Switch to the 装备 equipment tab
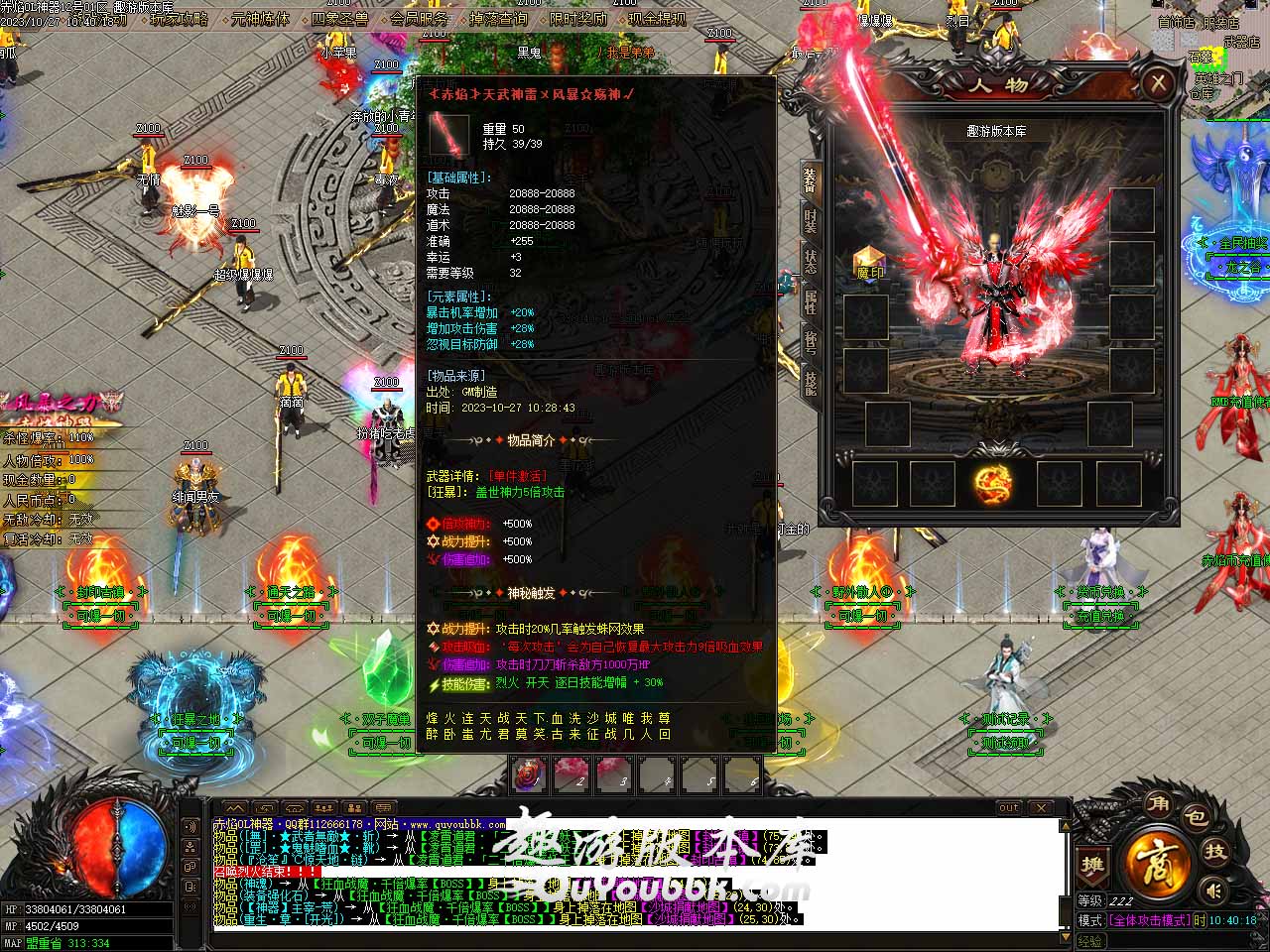1270x952 pixels. coord(811,180)
